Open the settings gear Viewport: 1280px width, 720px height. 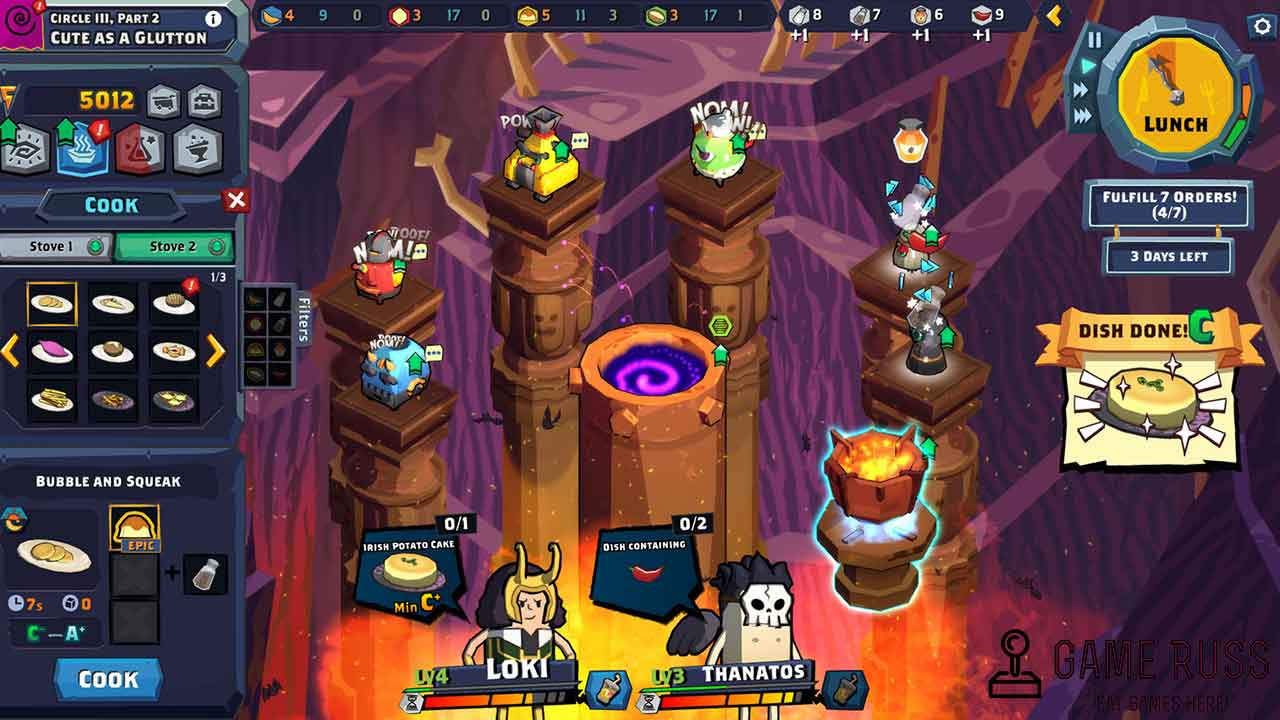1262,27
